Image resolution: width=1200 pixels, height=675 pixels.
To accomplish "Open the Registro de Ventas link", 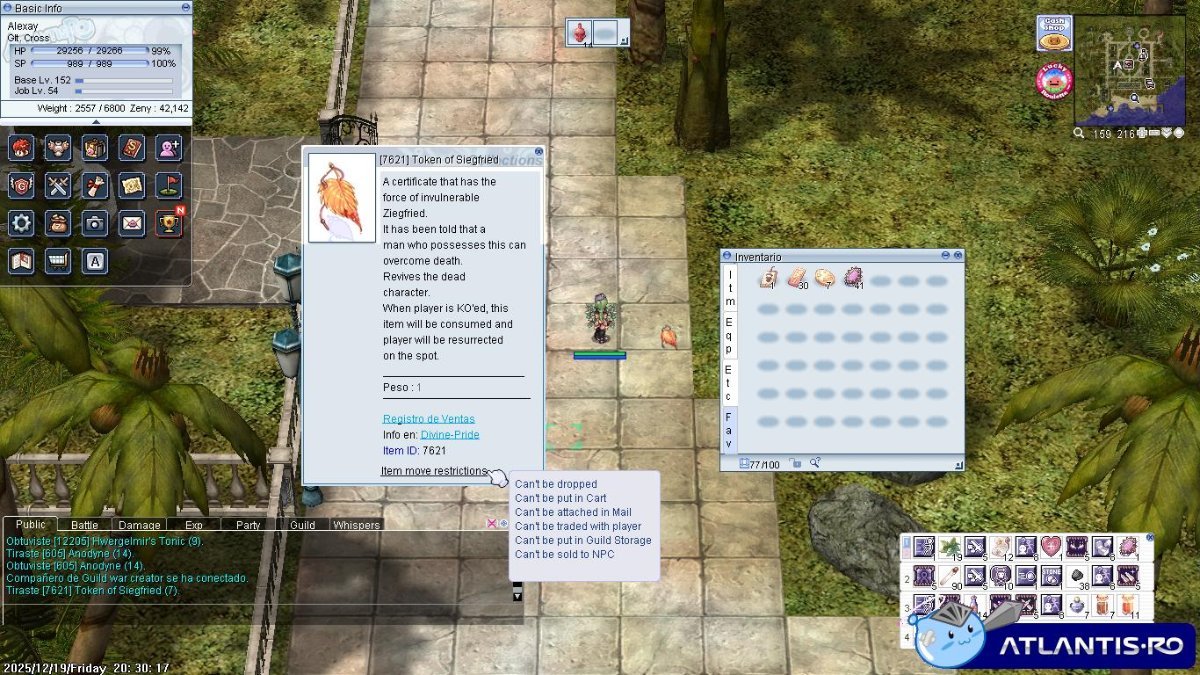I will (x=428, y=419).
